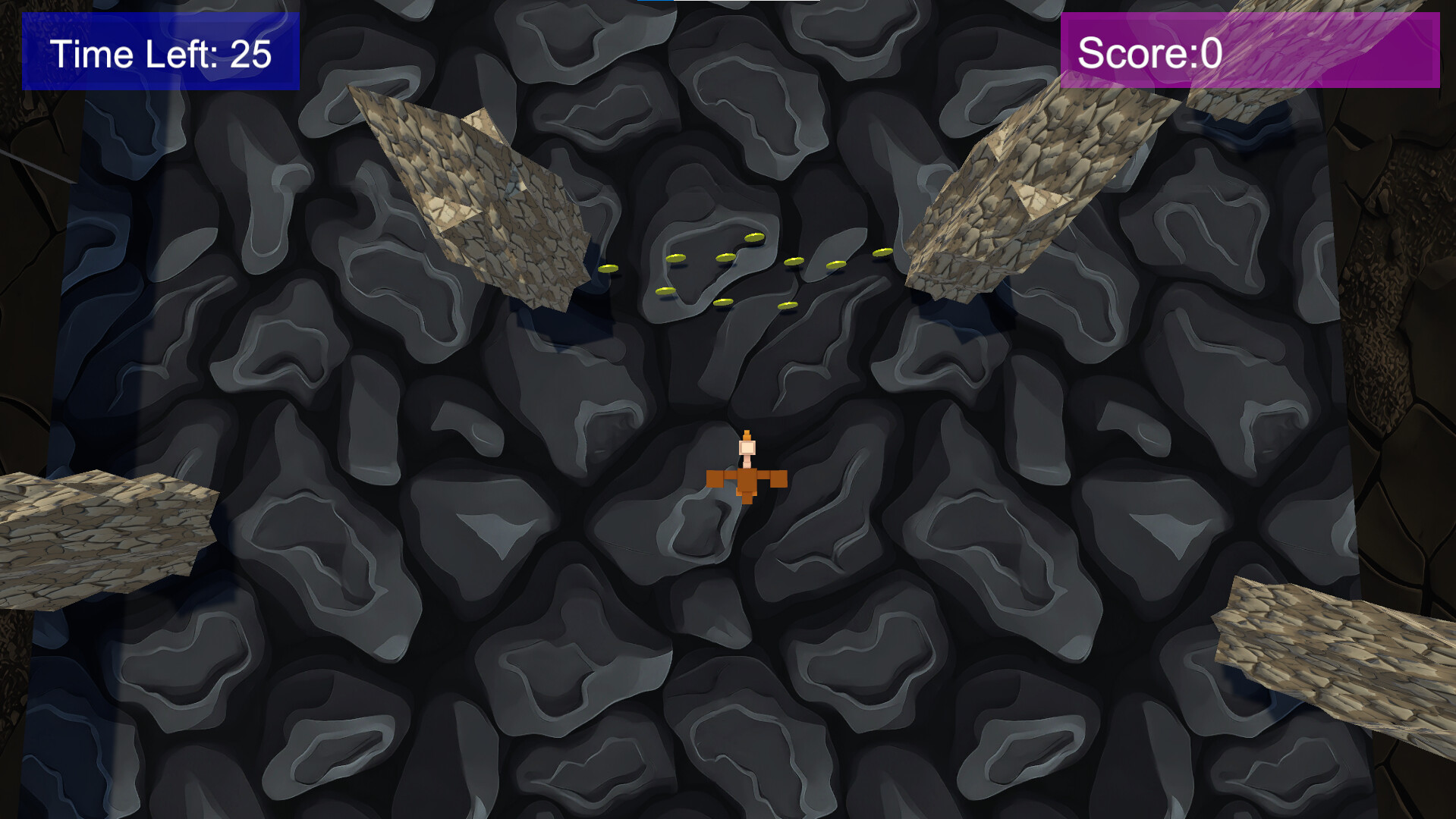Viewport: 1456px width, 819px height.
Task: Grab the coin nearest the right rock spike
Action: 882,253
